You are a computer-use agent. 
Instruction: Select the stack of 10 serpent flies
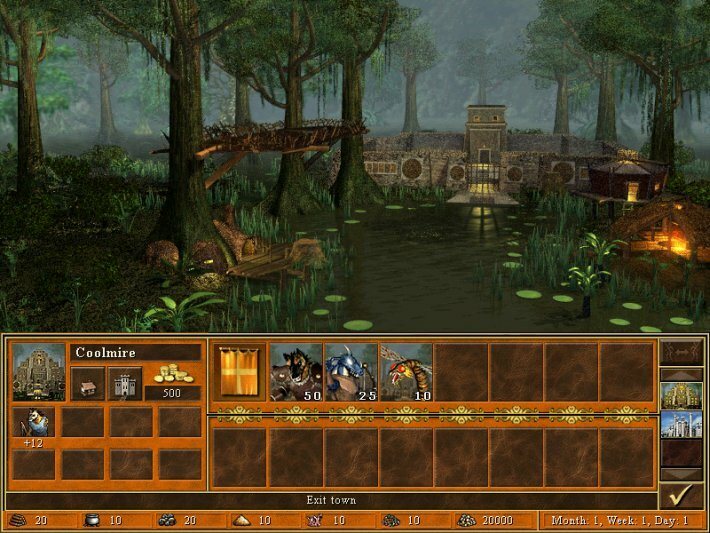[405, 372]
